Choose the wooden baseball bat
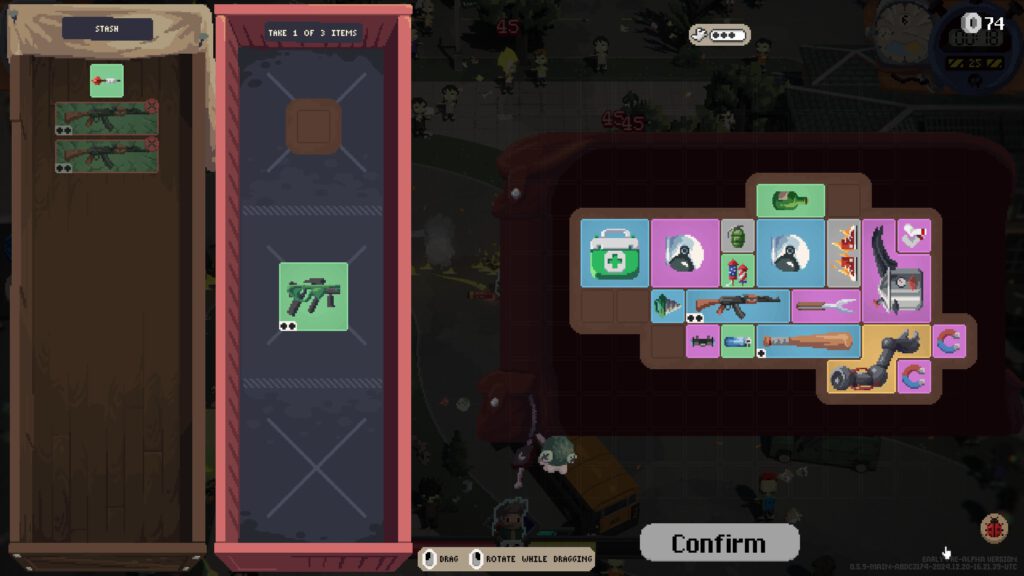1024x576 pixels. coord(808,340)
